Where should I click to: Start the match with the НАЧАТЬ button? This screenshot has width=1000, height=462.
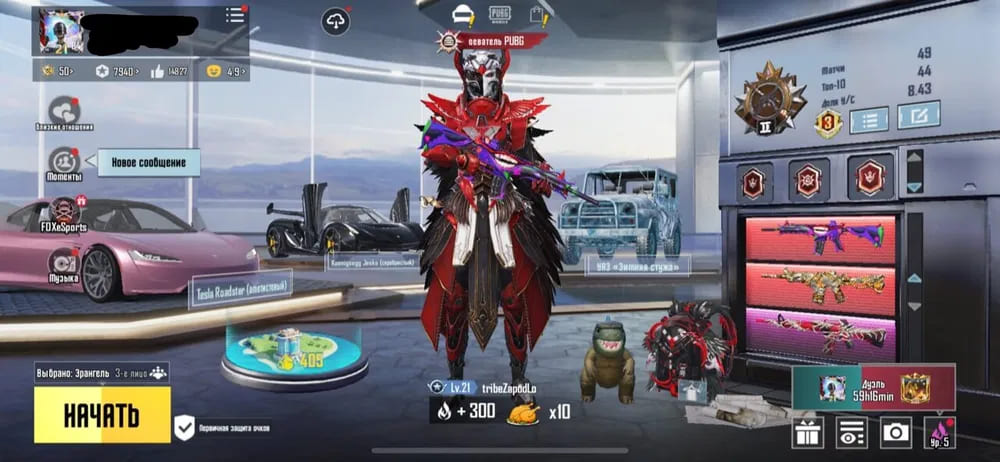coord(102,415)
